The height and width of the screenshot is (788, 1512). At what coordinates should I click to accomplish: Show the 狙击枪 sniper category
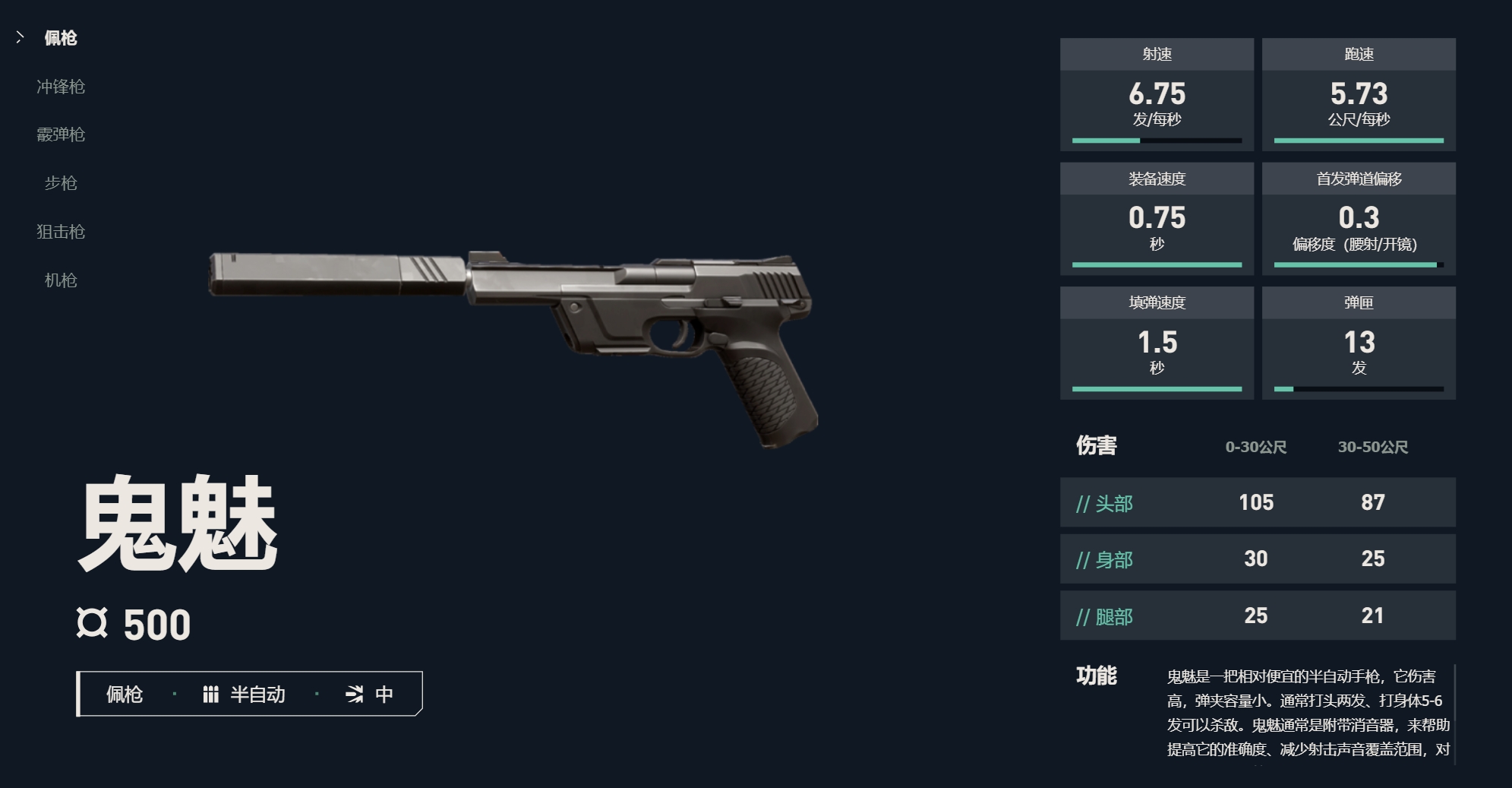tap(61, 232)
